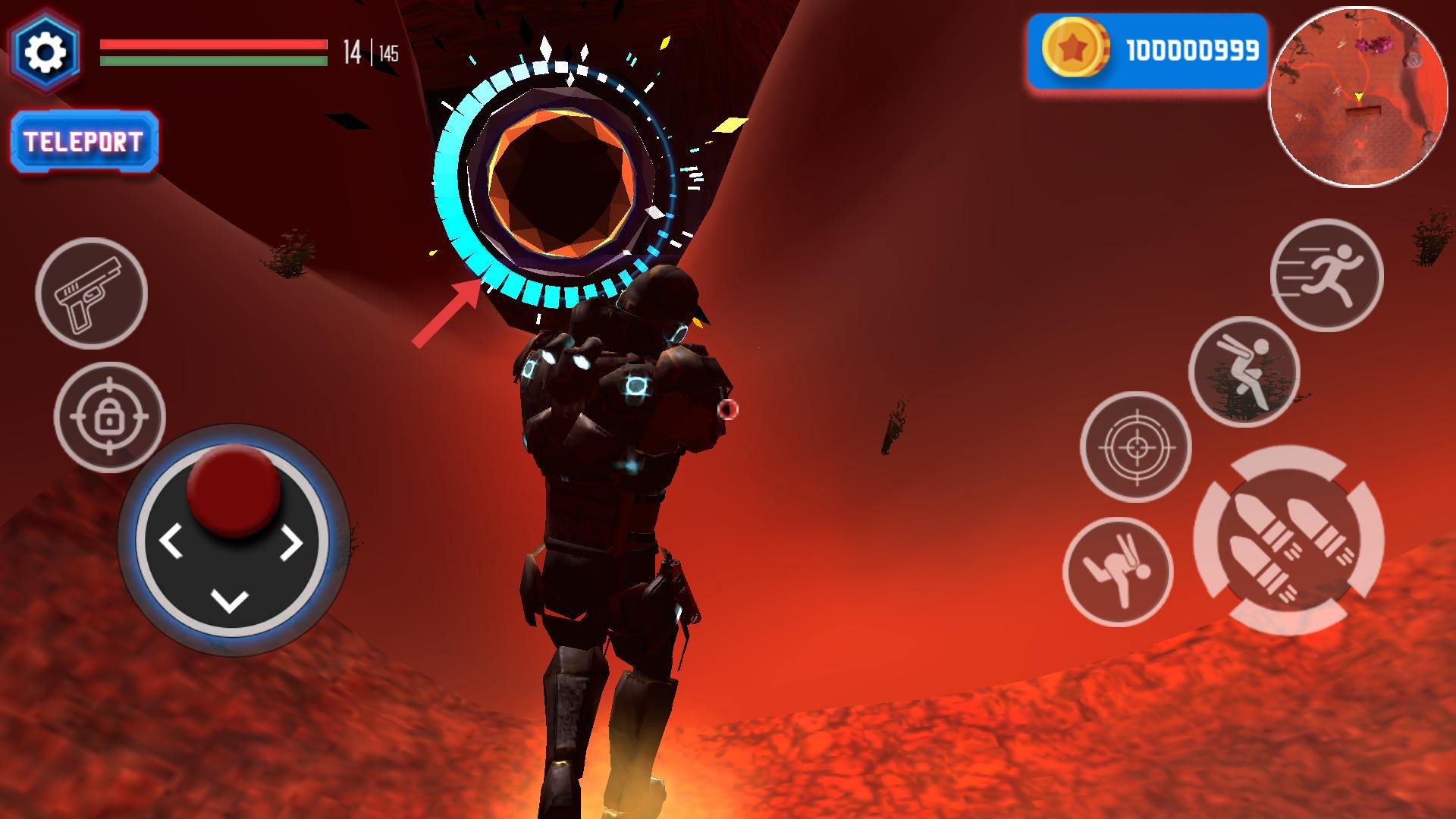Tap the Teleport button
This screenshot has height=819, width=1456.
click(83, 142)
